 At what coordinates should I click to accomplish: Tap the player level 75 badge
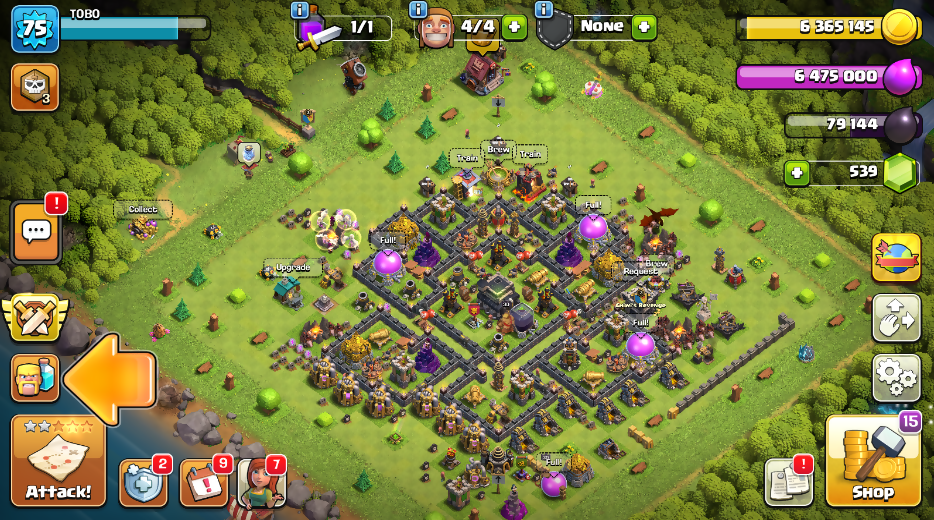[x=34, y=29]
